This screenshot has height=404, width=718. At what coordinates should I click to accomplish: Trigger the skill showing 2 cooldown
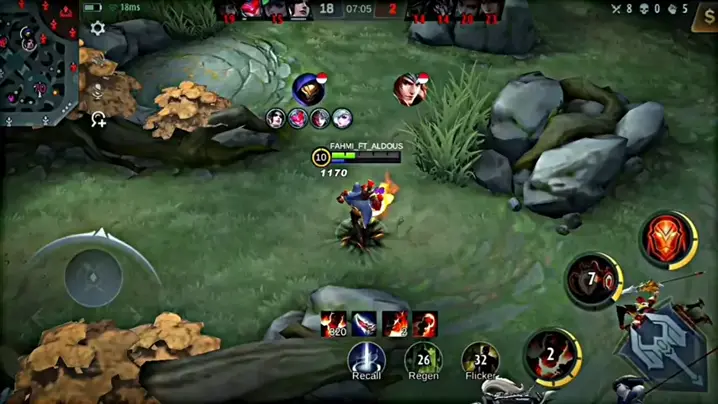(549, 355)
